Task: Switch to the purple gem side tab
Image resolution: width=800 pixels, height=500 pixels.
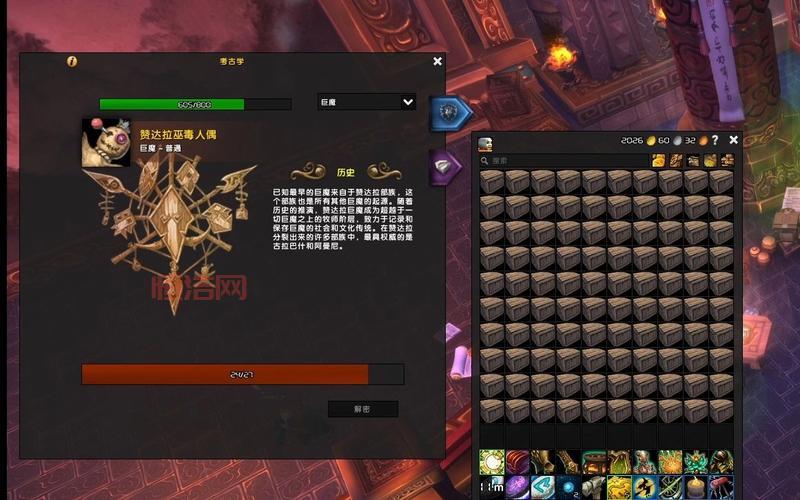Action: pos(445,167)
